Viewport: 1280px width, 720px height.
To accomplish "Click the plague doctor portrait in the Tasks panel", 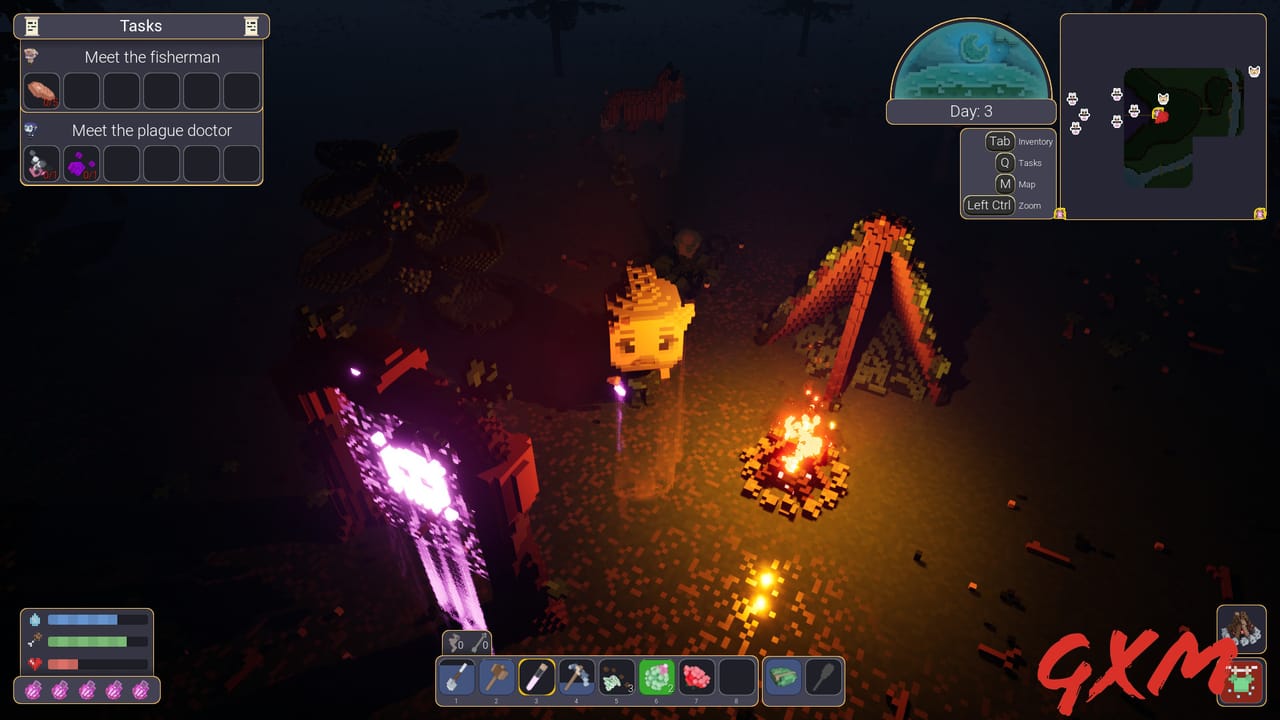I will [x=31, y=130].
